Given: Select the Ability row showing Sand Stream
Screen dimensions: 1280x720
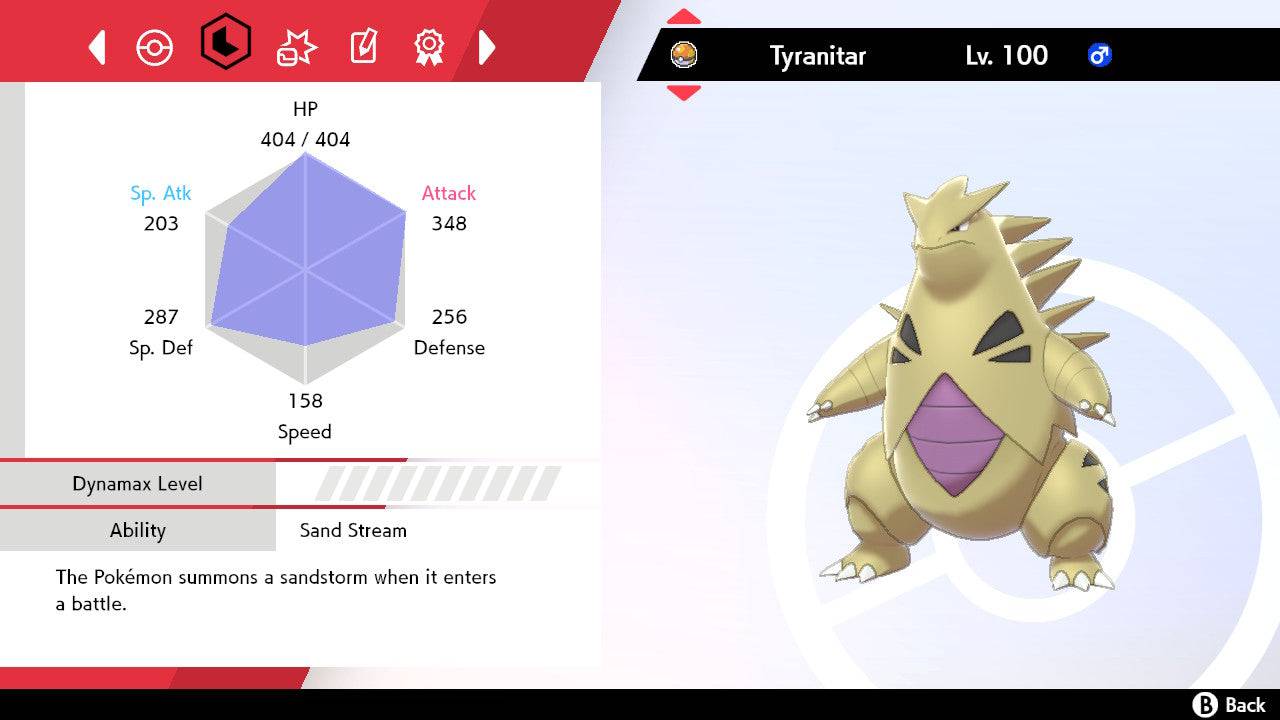Looking at the screenshot, I should click(x=300, y=530).
